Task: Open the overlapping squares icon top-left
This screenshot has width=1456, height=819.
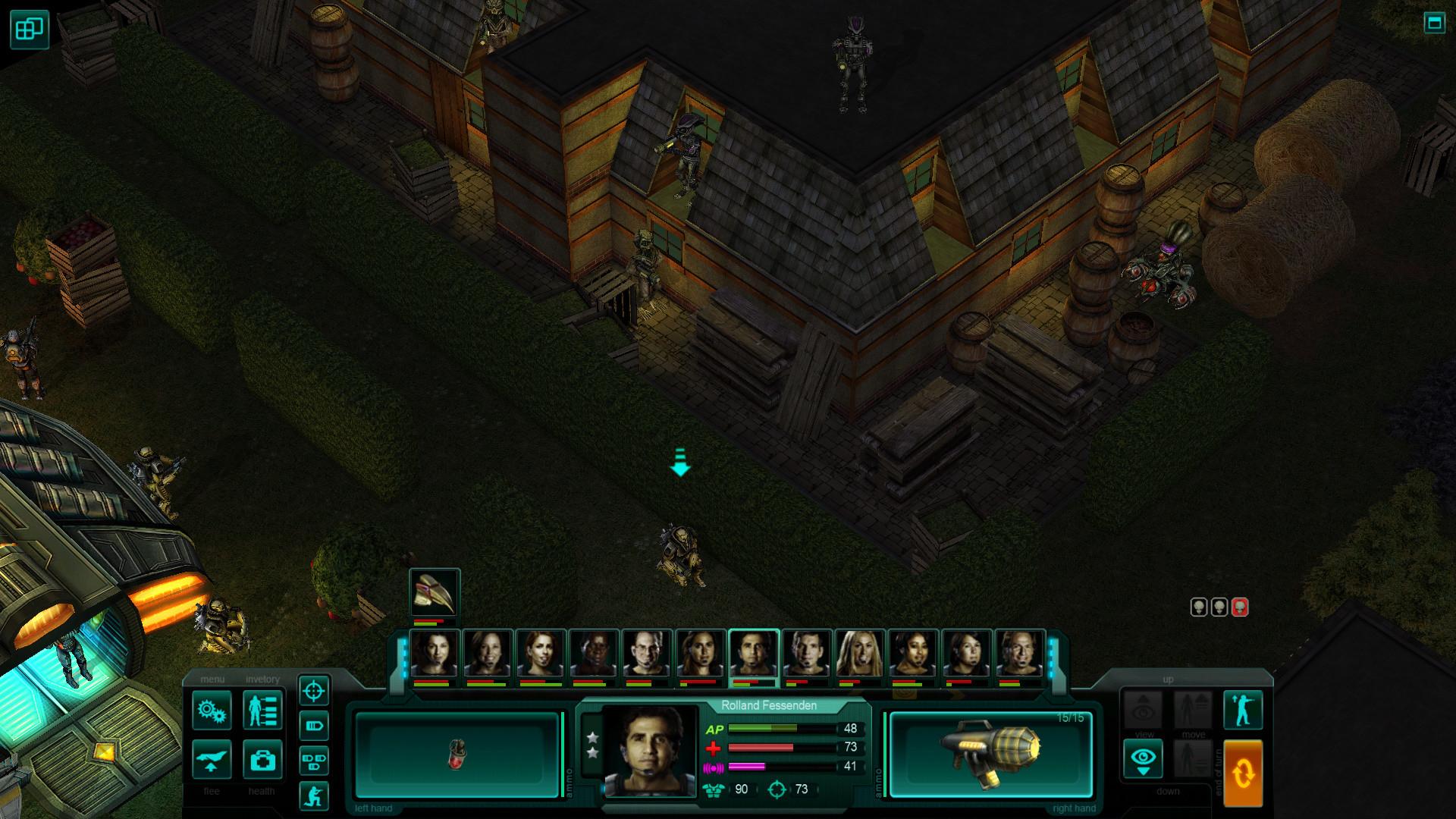Action: click(x=30, y=30)
